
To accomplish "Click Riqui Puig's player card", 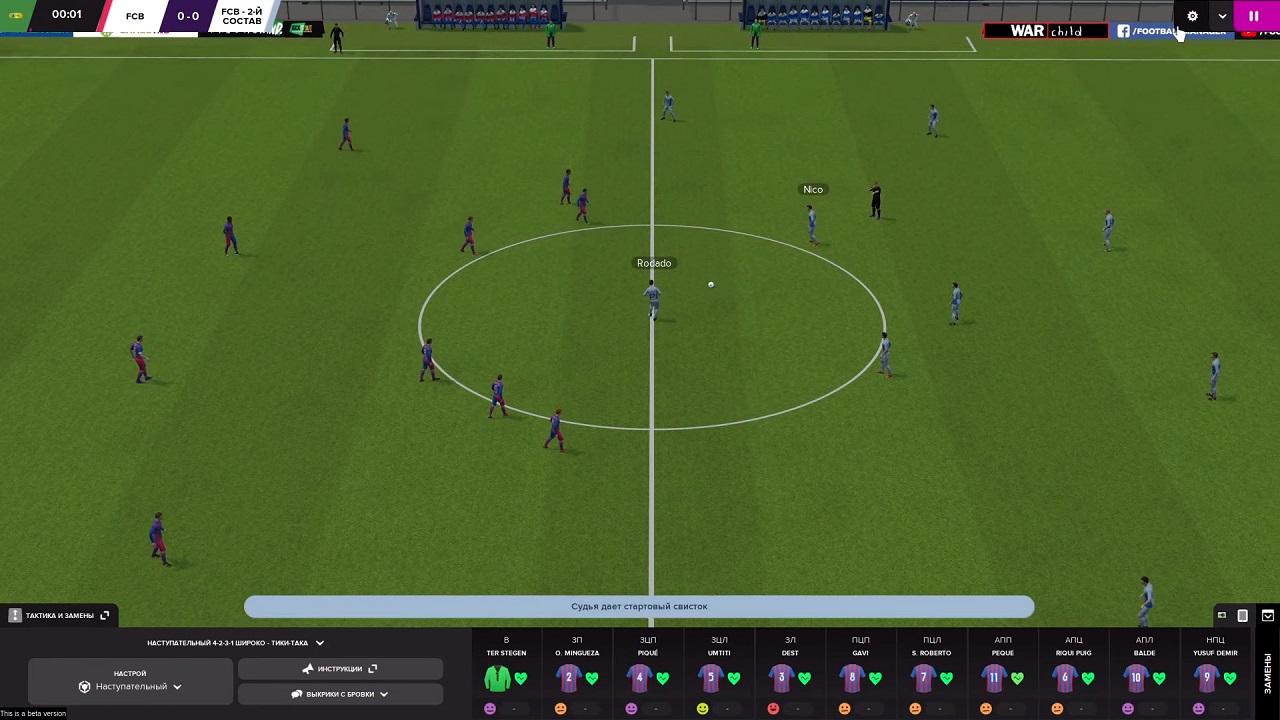I will 1065,678.
